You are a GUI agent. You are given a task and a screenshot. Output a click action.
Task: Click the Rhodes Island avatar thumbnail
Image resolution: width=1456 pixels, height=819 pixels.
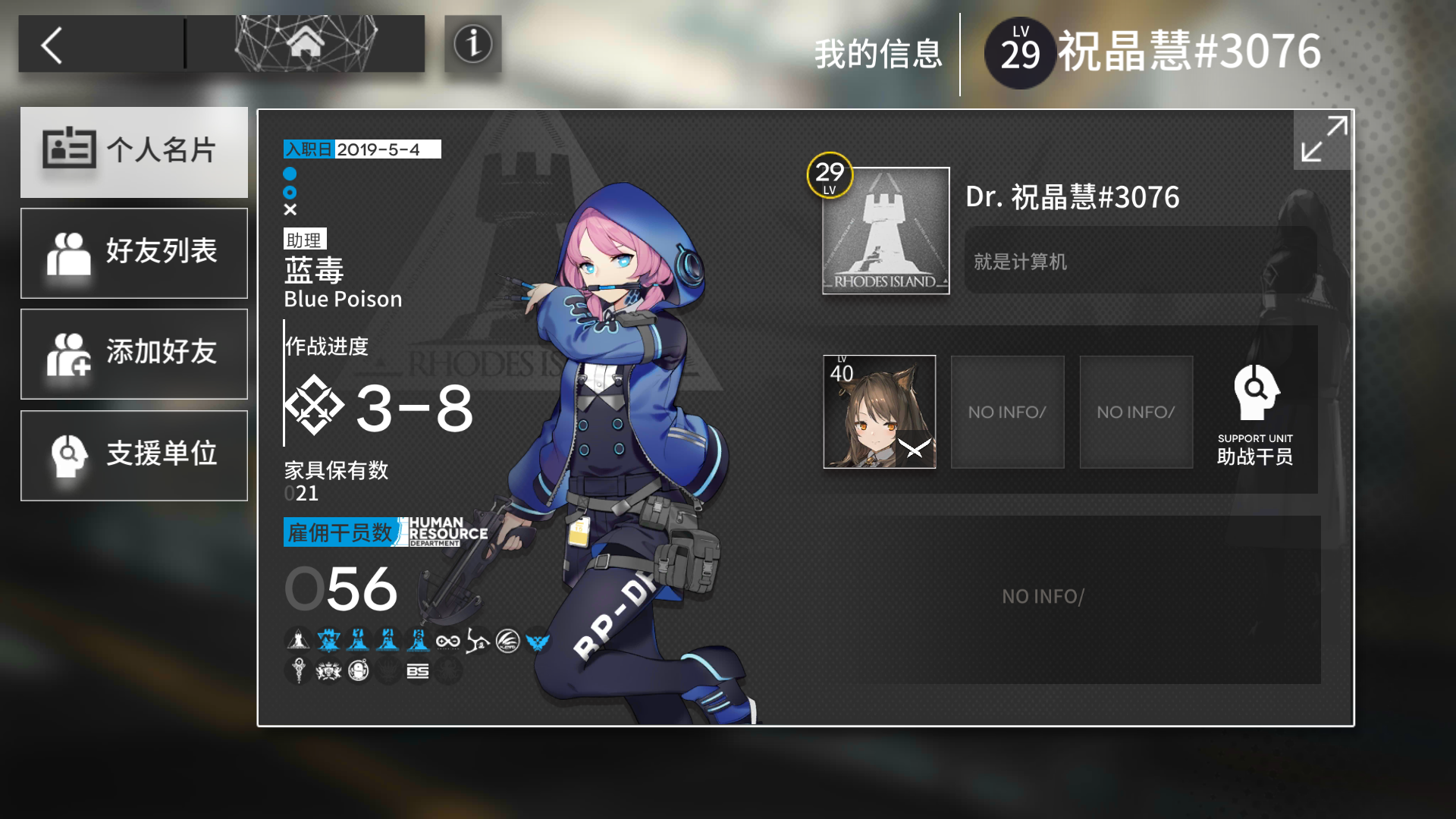884,231
